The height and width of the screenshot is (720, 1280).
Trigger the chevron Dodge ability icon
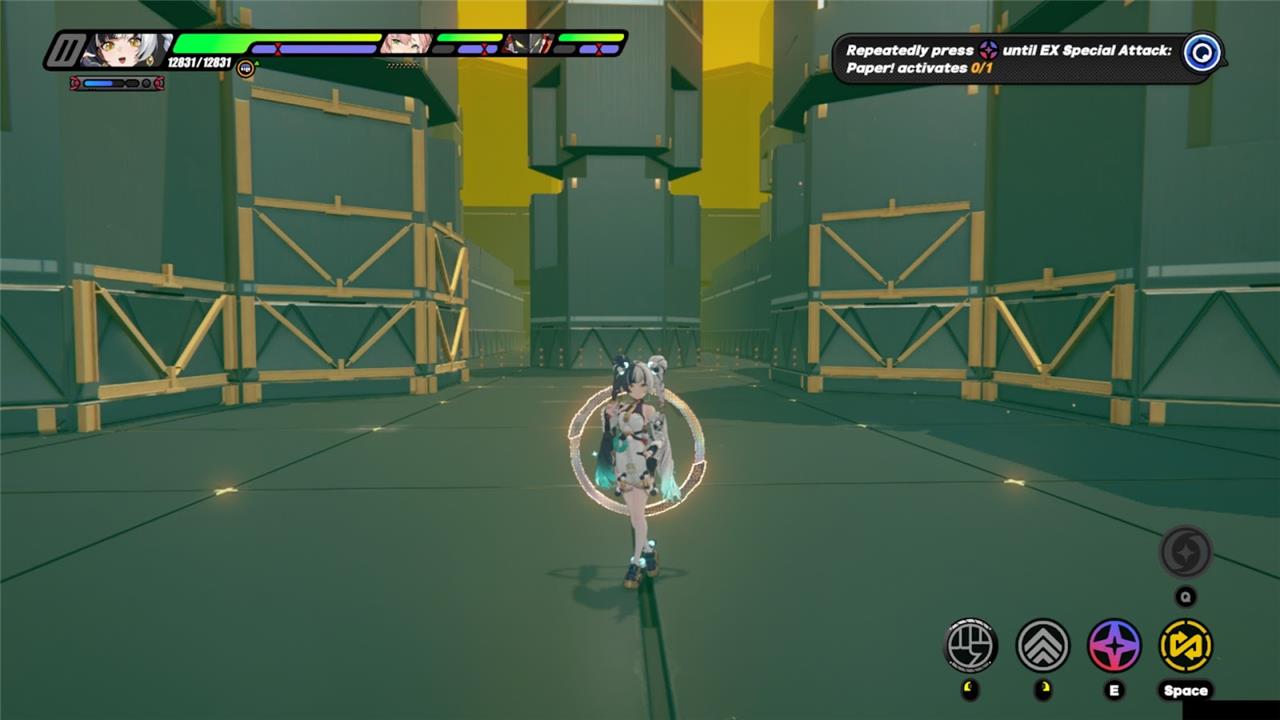point(1043,645)
